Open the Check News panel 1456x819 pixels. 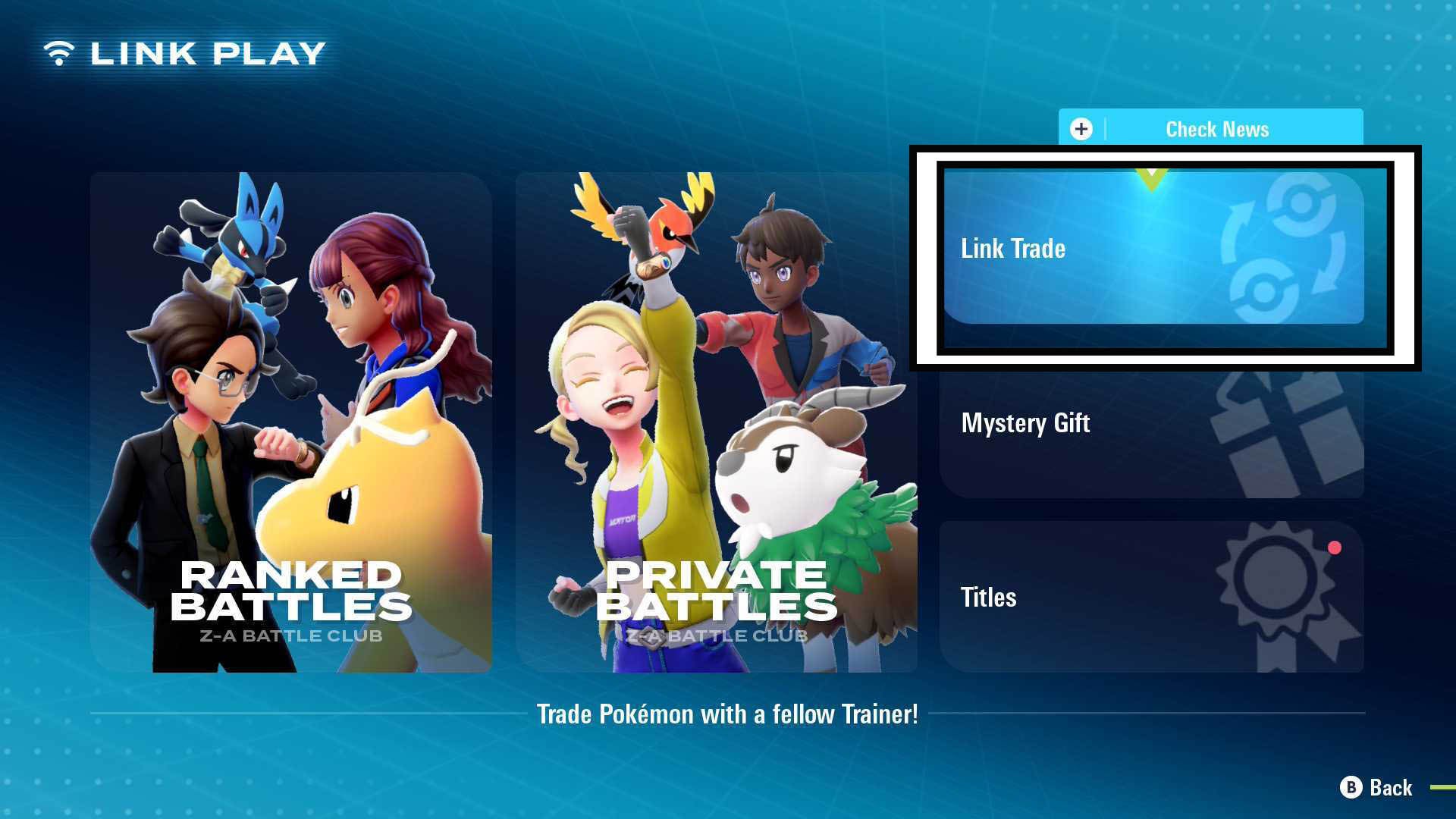(x=1213, y=129)
